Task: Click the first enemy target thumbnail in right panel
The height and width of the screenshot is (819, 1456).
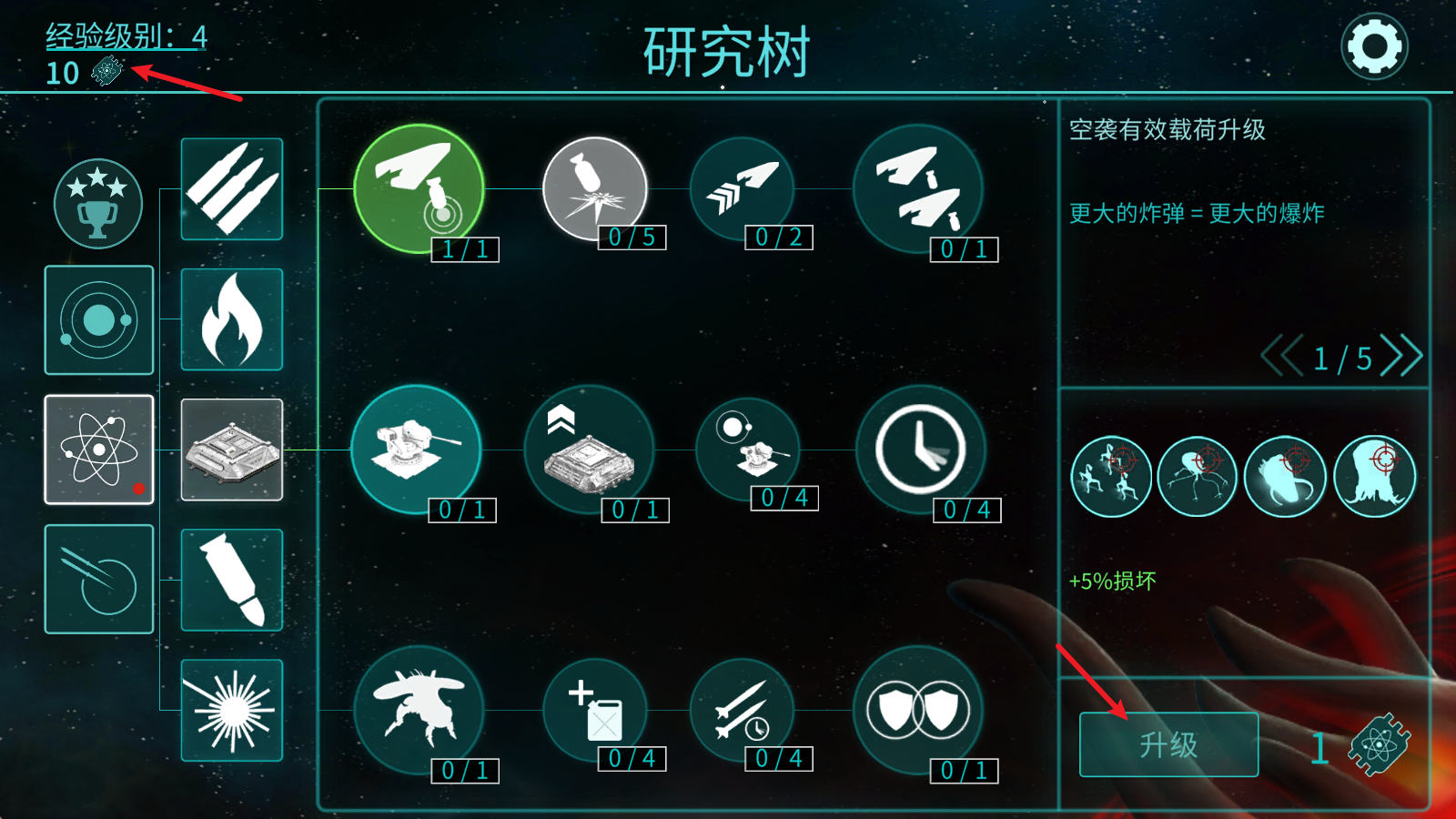Action: tap(1110, 475)
